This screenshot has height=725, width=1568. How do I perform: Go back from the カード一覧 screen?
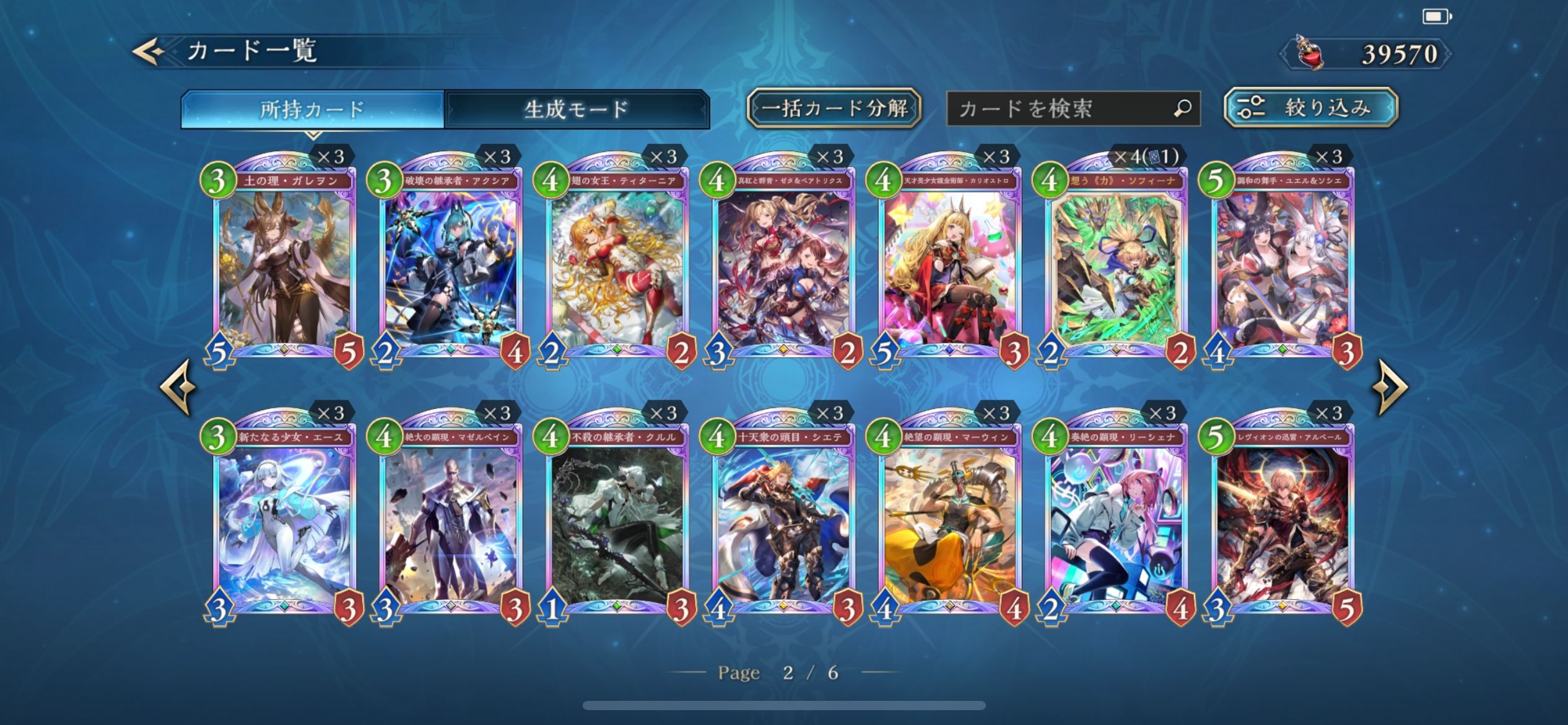(x=149, y=51)
